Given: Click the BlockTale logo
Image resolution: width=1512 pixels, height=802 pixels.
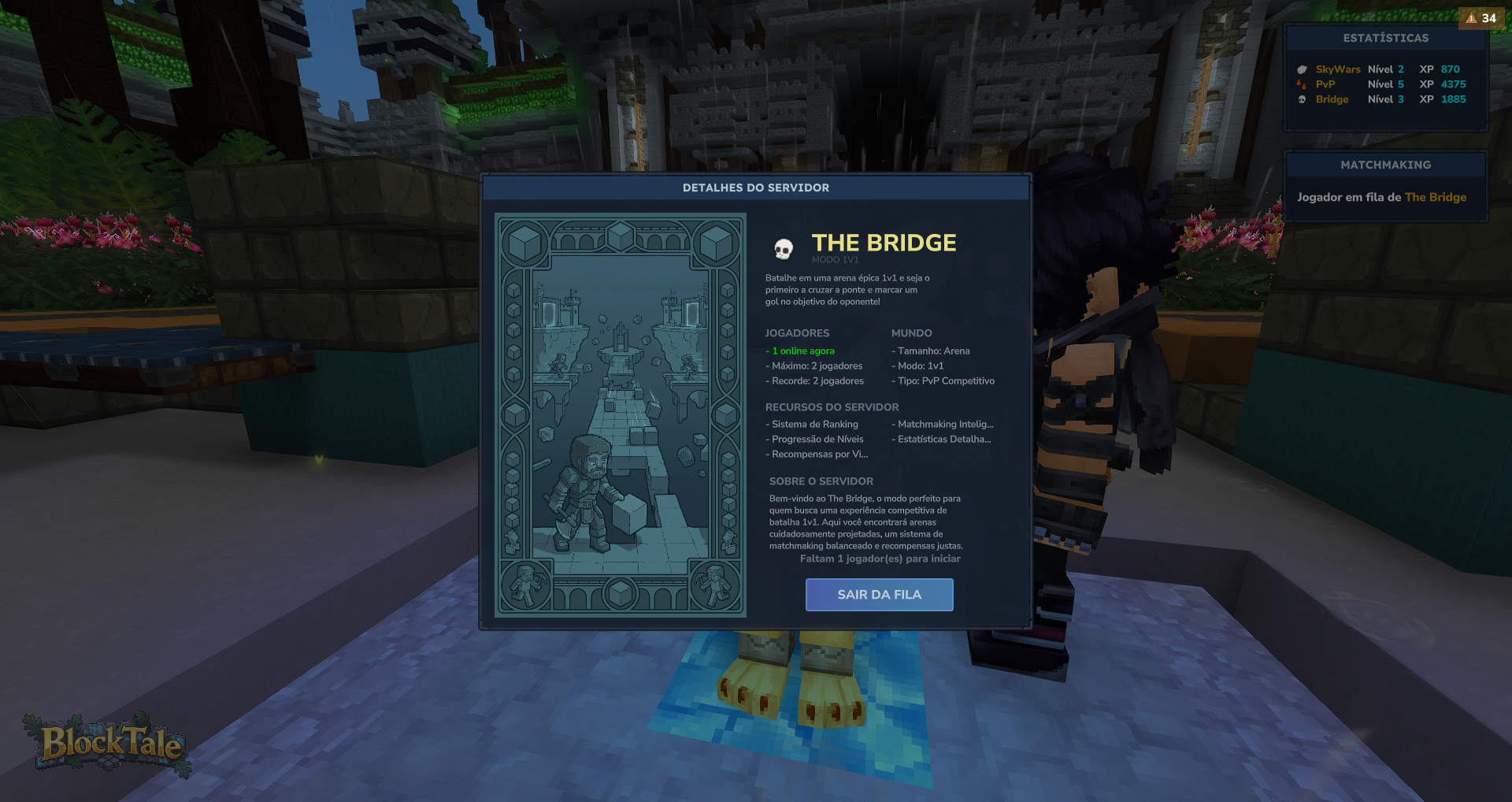Looking at the screenshot, I should click(x=108, y=743).
